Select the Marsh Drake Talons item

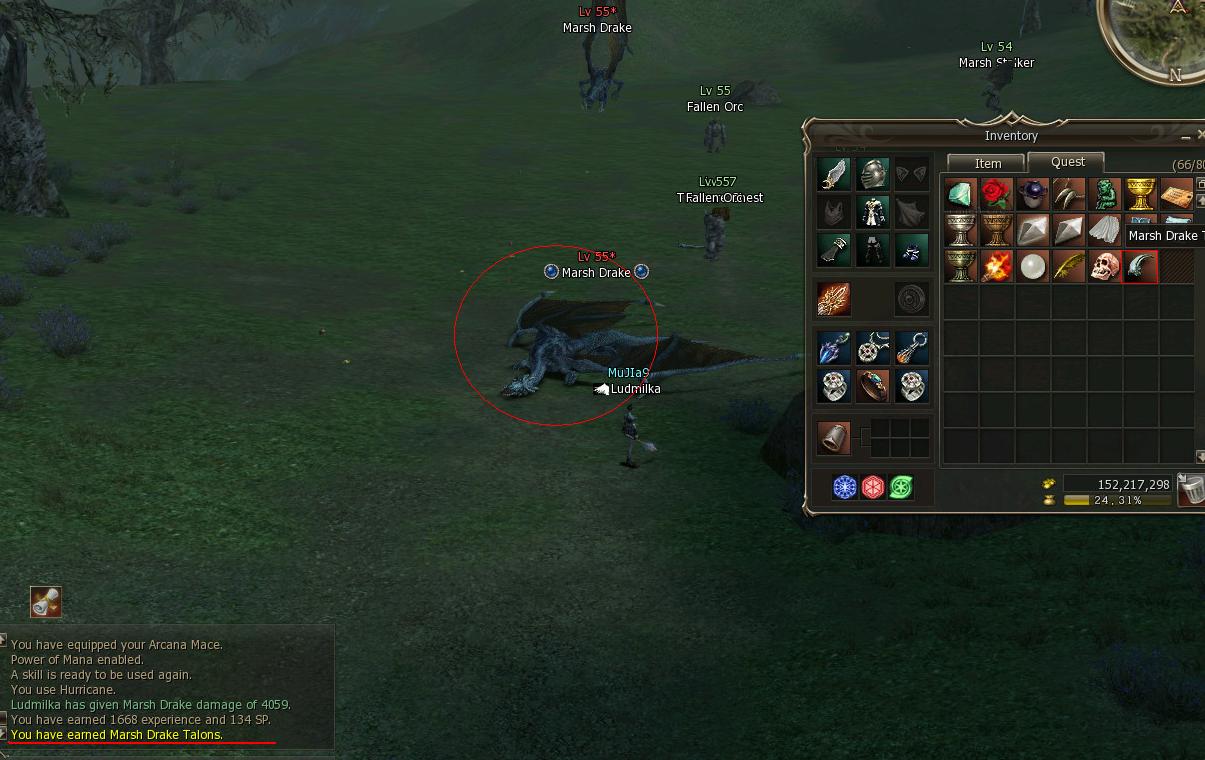coord(1140,267)
